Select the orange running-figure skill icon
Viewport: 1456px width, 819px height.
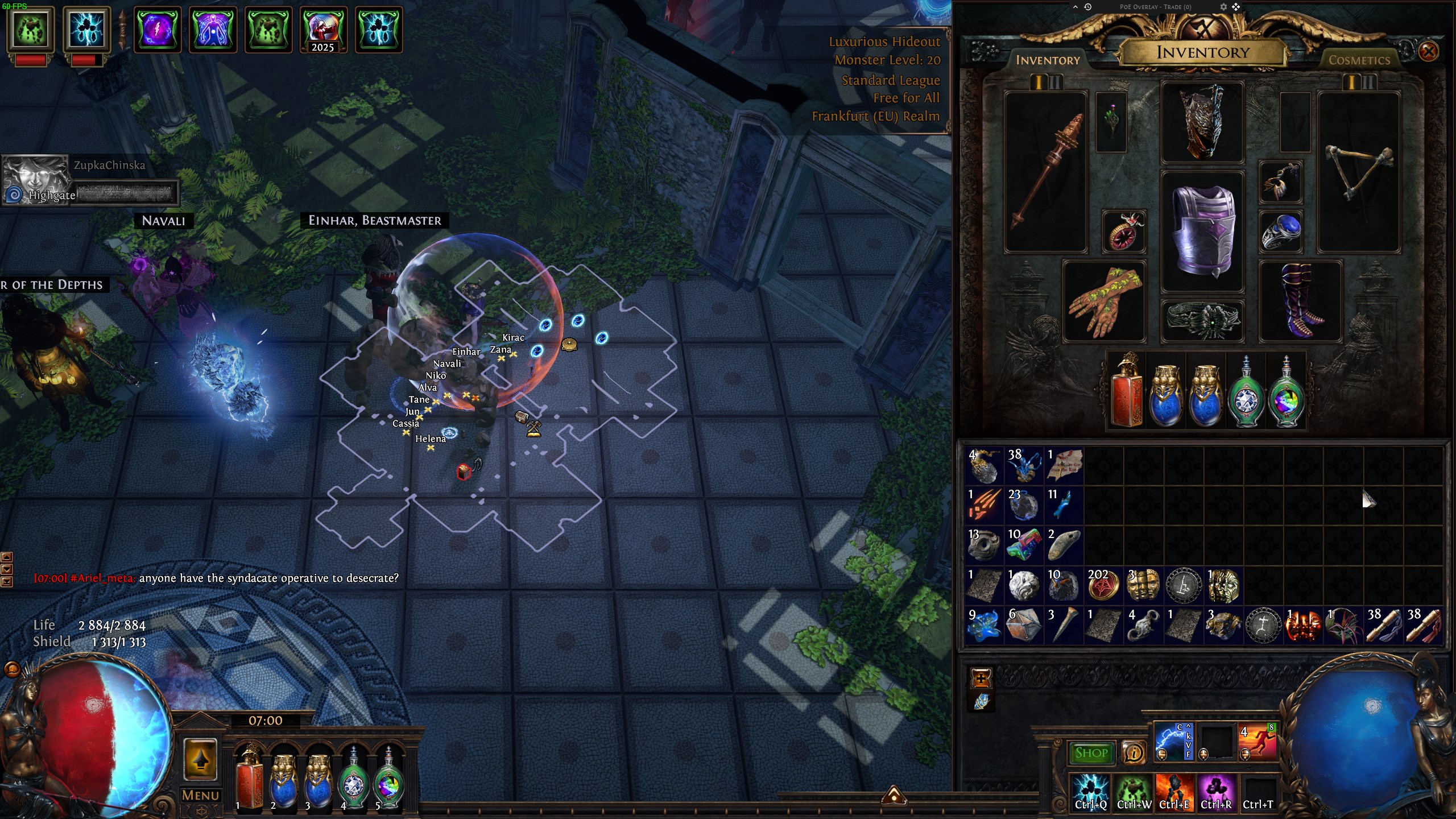click(1258, 741)
